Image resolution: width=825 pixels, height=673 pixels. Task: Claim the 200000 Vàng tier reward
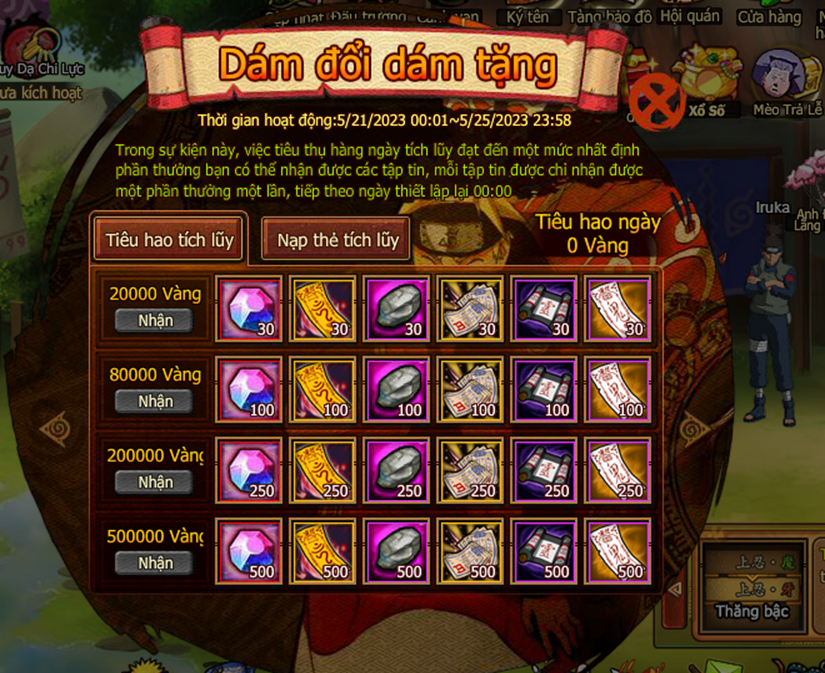point(155,482)
